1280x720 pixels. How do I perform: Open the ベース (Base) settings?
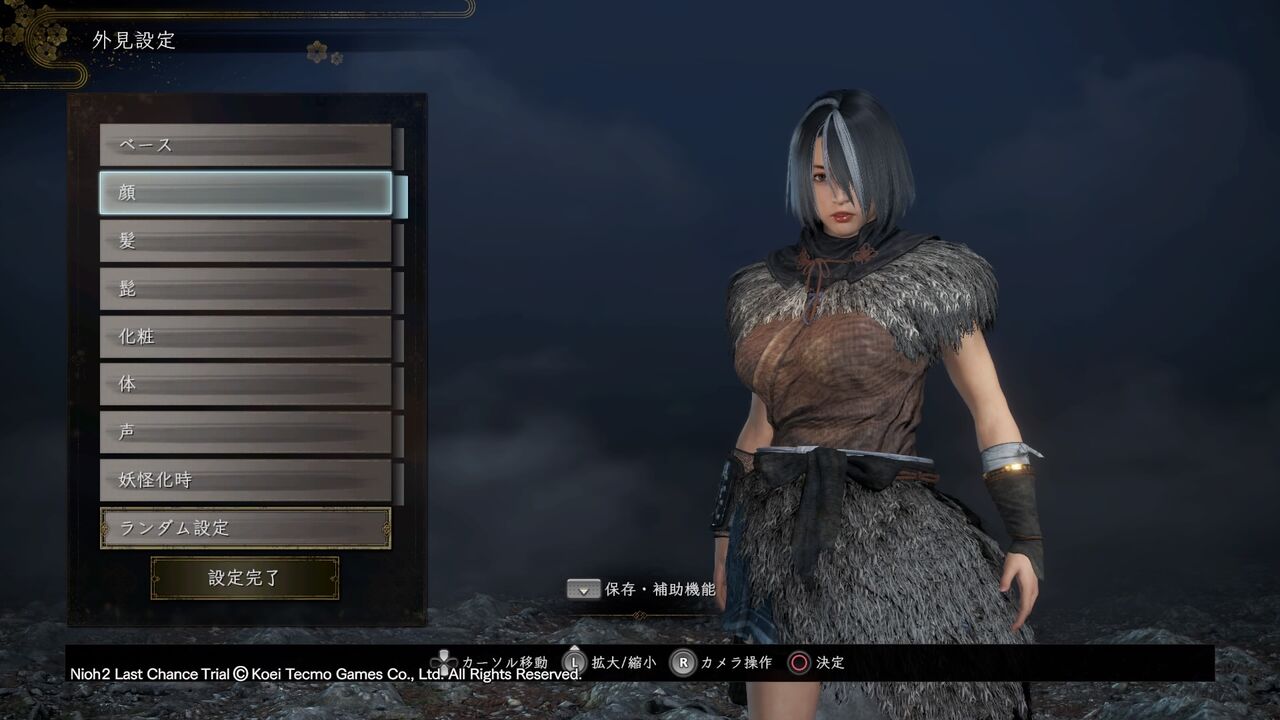point(244,144)
